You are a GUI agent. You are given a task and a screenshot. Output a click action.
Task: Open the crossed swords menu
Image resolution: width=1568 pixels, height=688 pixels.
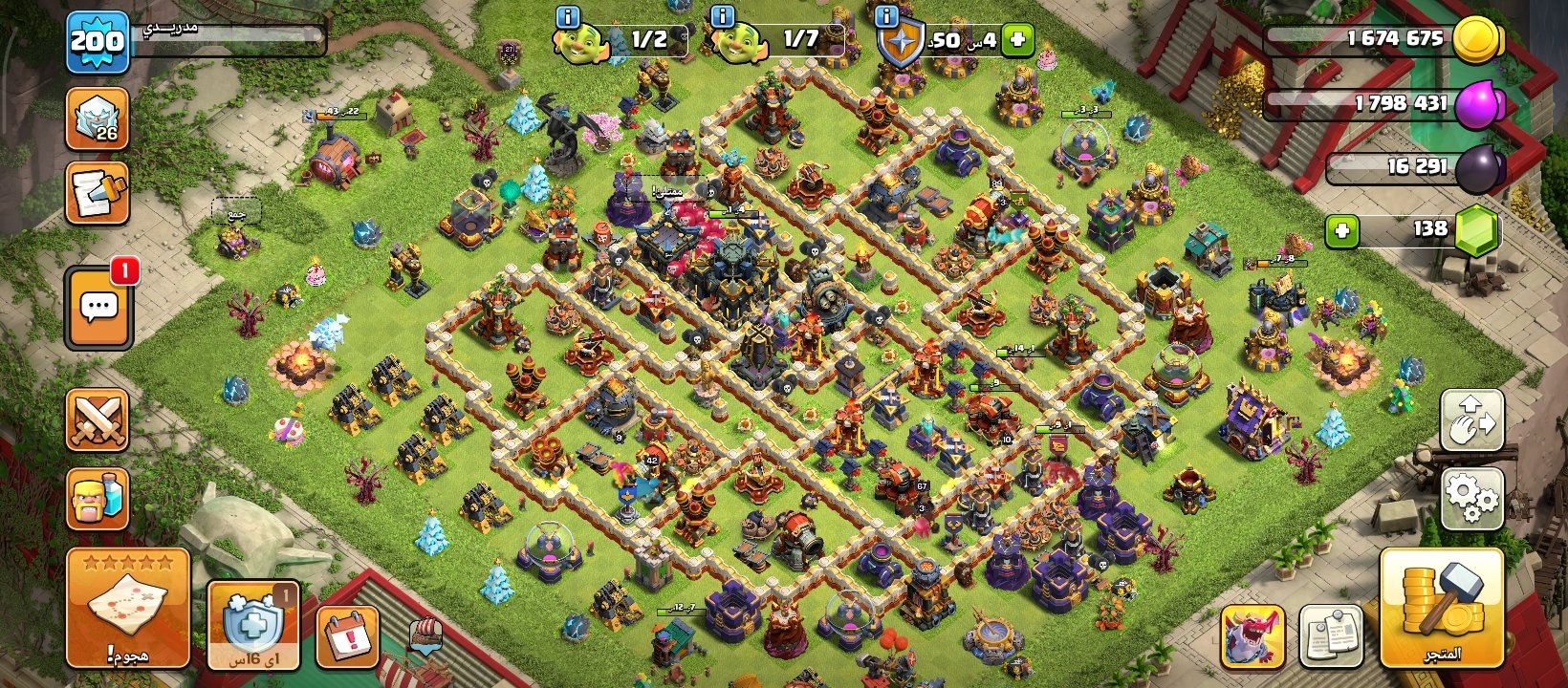(x=98, y=420)
